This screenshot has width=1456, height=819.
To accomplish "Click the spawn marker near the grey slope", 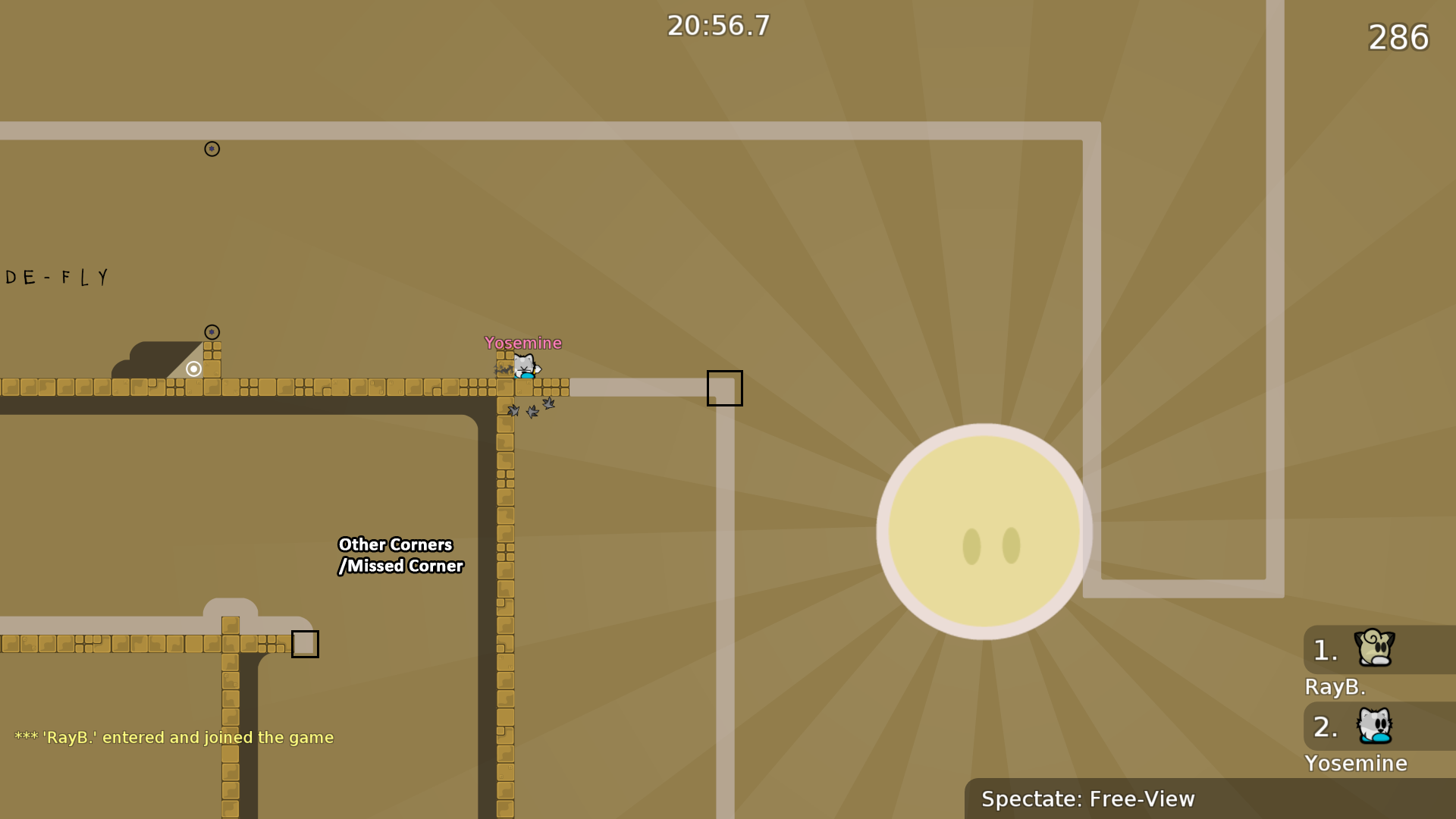I will tap(212, 331).
